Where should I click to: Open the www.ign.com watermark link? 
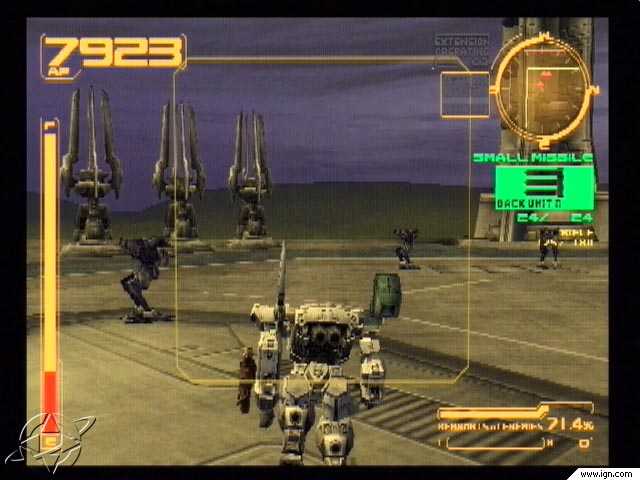pos(602,469)
